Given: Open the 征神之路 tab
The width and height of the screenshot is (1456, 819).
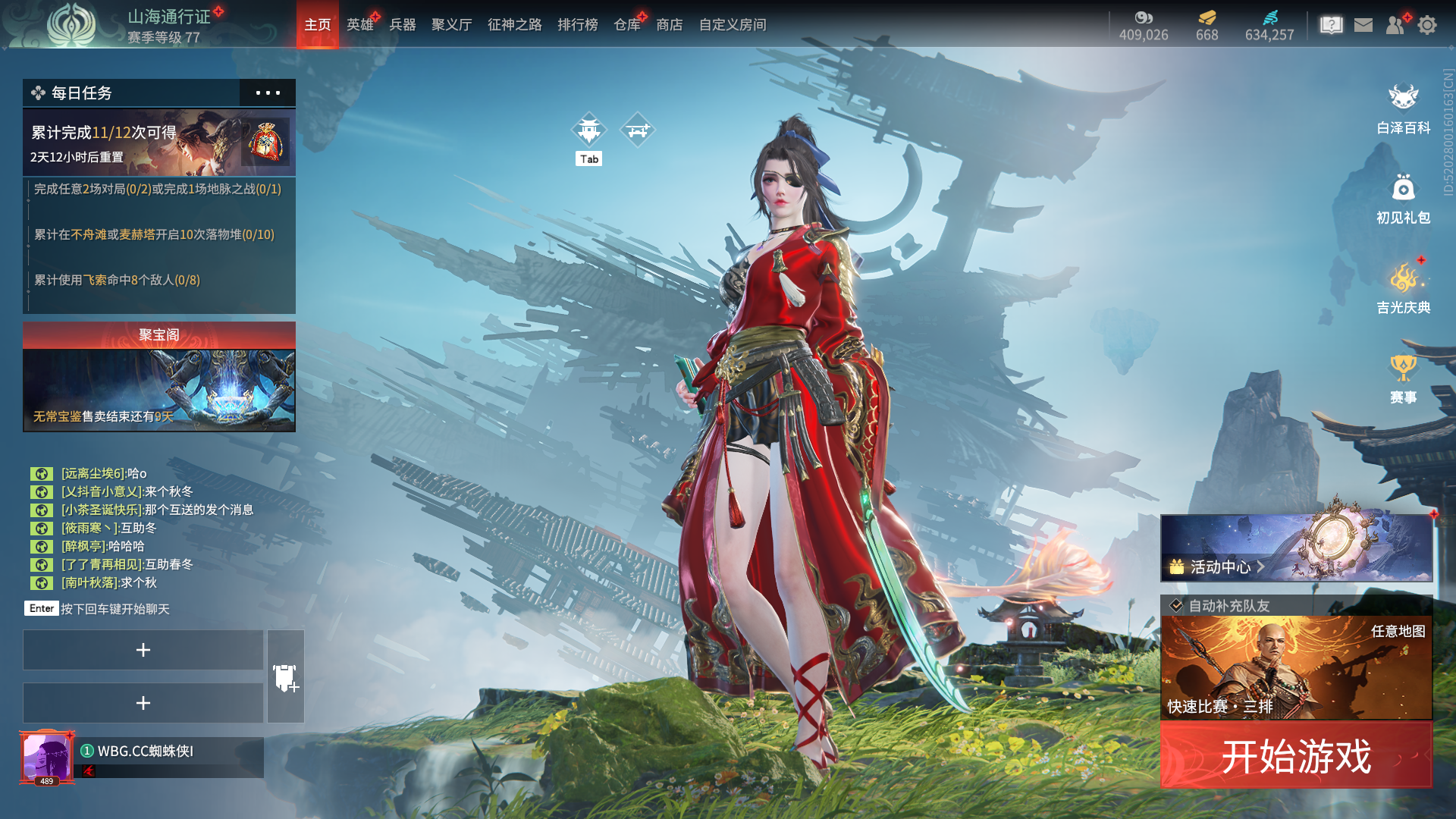Looking at the screenshot, I should point(515,24).
